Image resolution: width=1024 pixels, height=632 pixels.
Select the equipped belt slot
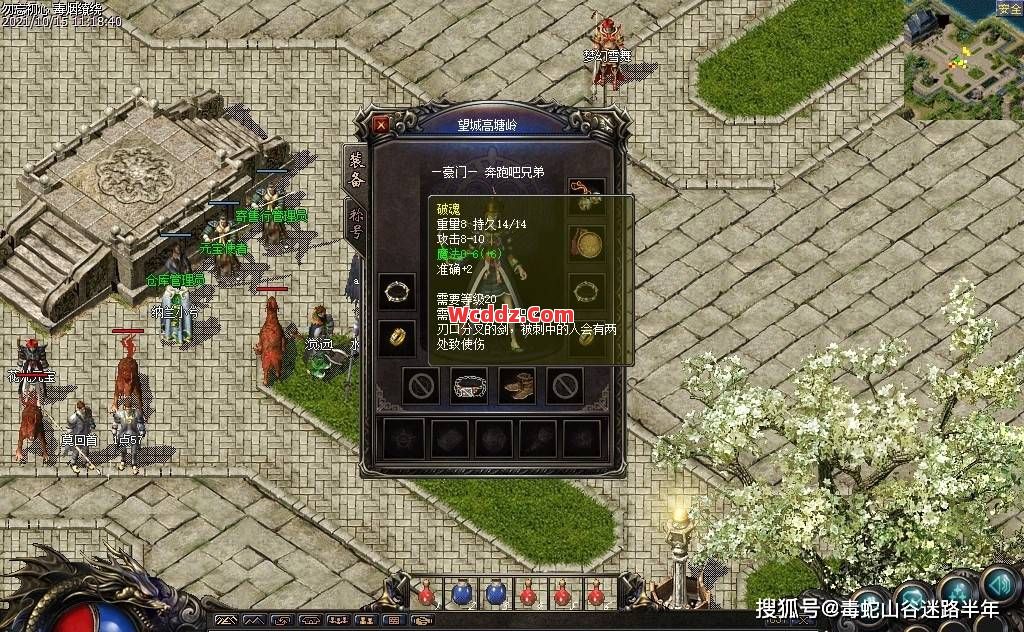(469, 386)
